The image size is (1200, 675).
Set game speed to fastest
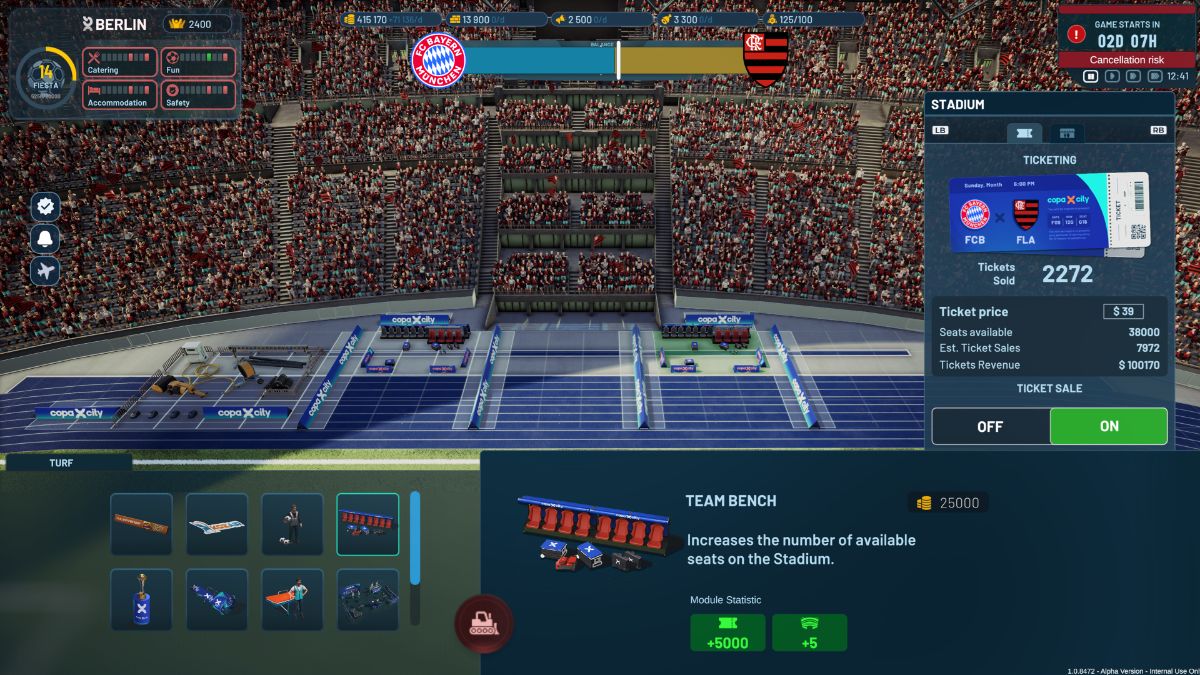point(1155,76)
